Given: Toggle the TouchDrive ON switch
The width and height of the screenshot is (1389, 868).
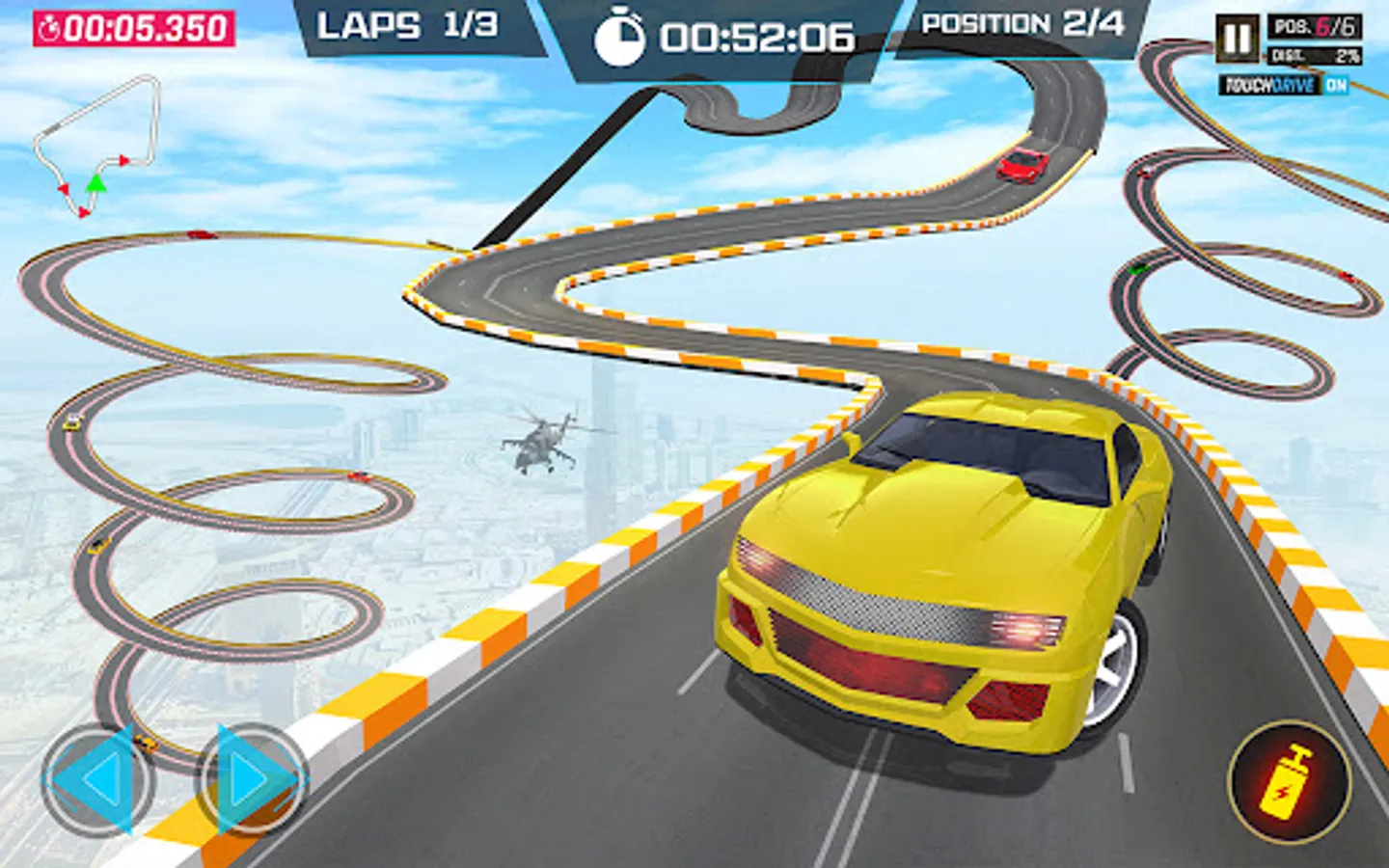Looking at the screenshot, I should [1335, 86].
